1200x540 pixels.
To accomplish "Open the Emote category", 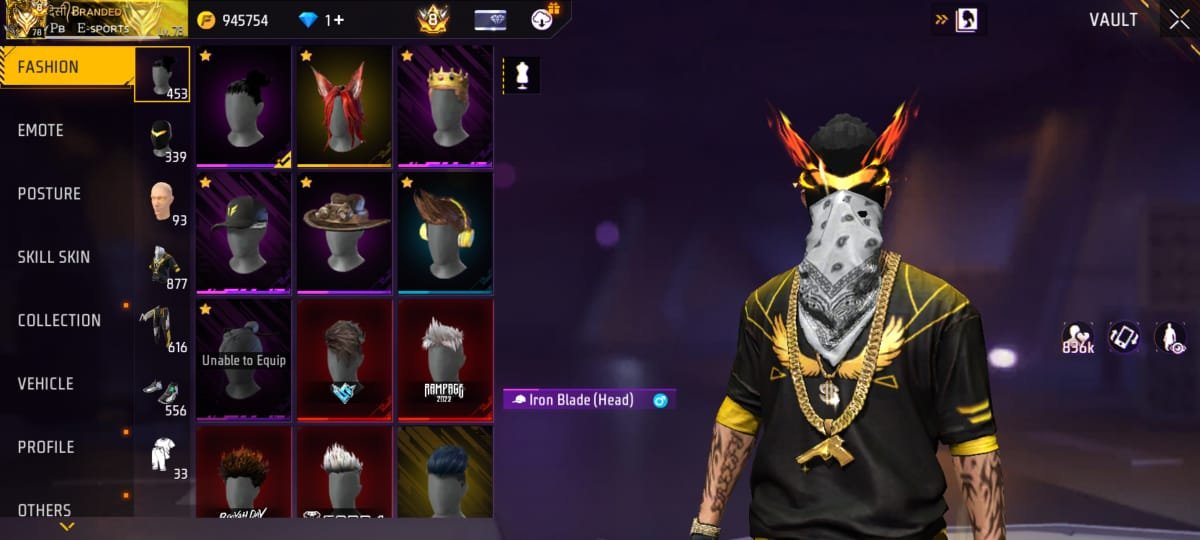I will (41, 131).
